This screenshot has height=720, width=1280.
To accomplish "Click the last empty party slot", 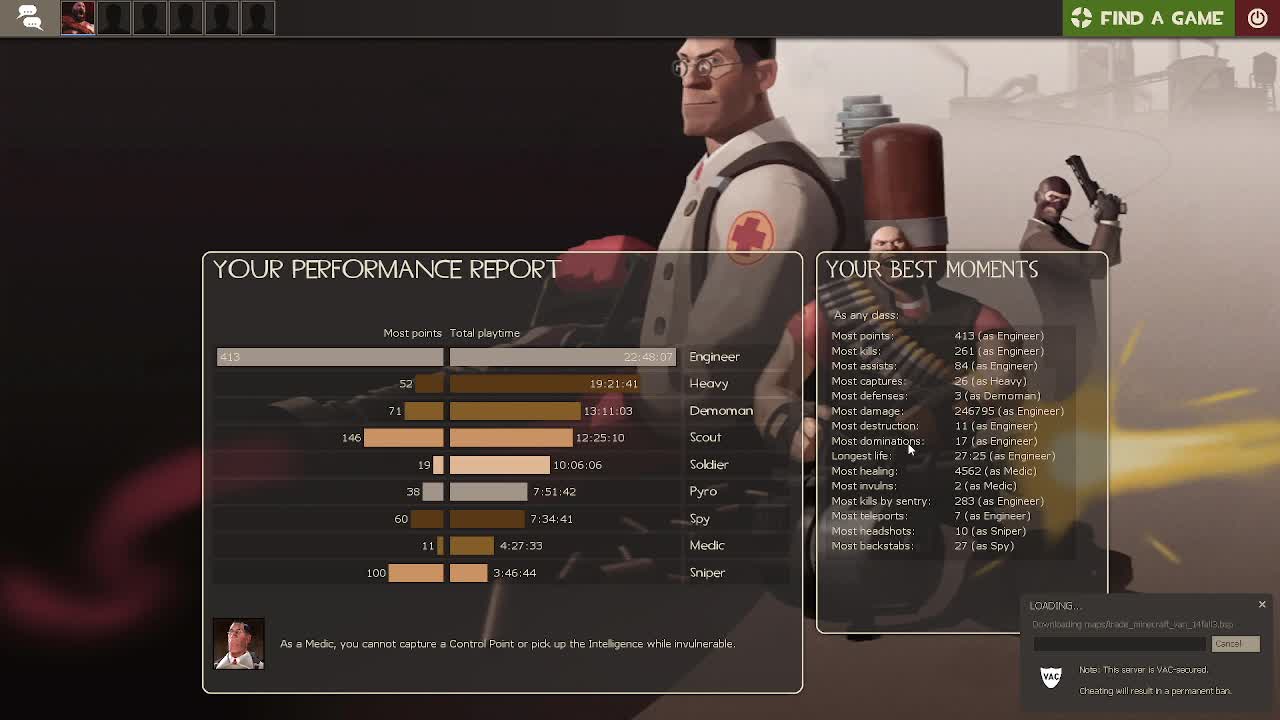I will pos(258,17).
